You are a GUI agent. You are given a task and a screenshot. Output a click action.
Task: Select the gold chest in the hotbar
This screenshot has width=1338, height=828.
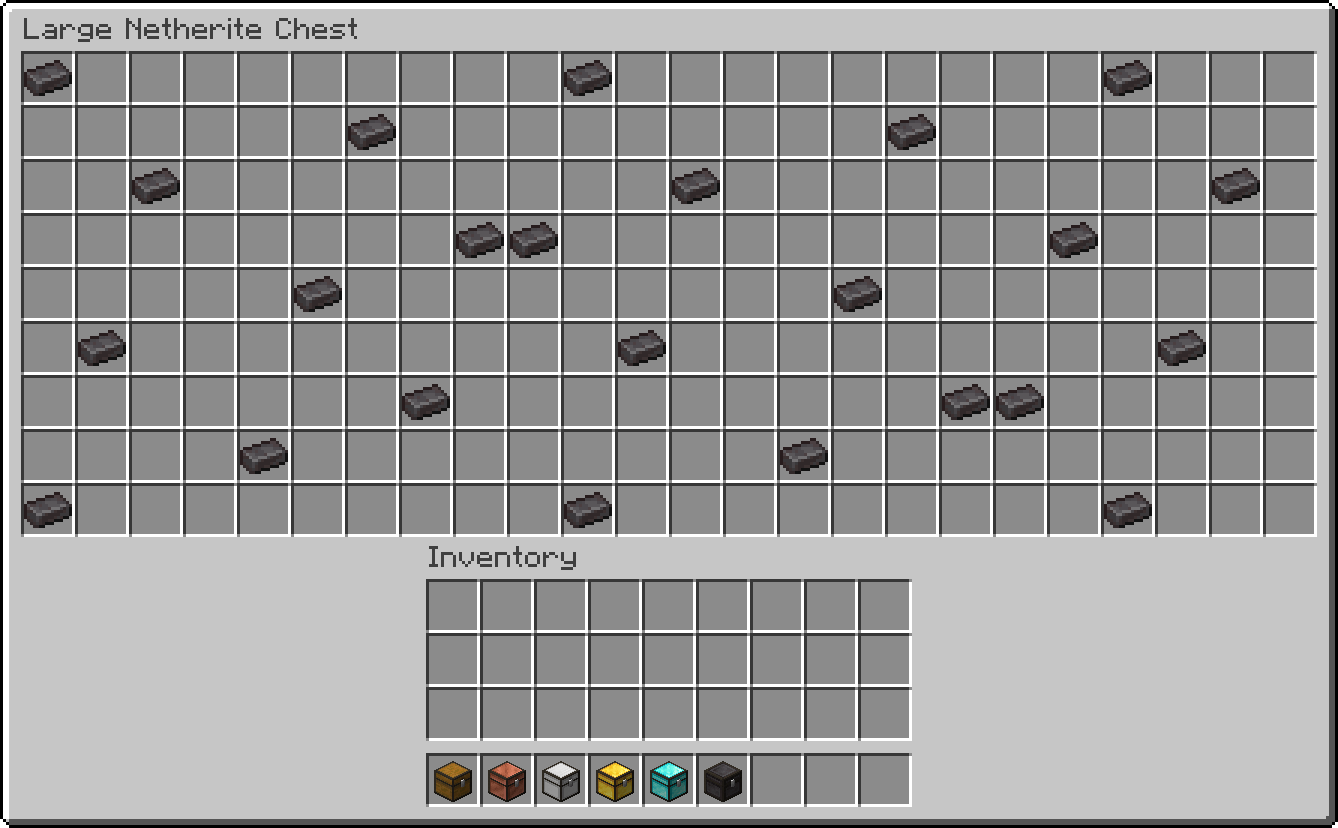coord(615,783)
